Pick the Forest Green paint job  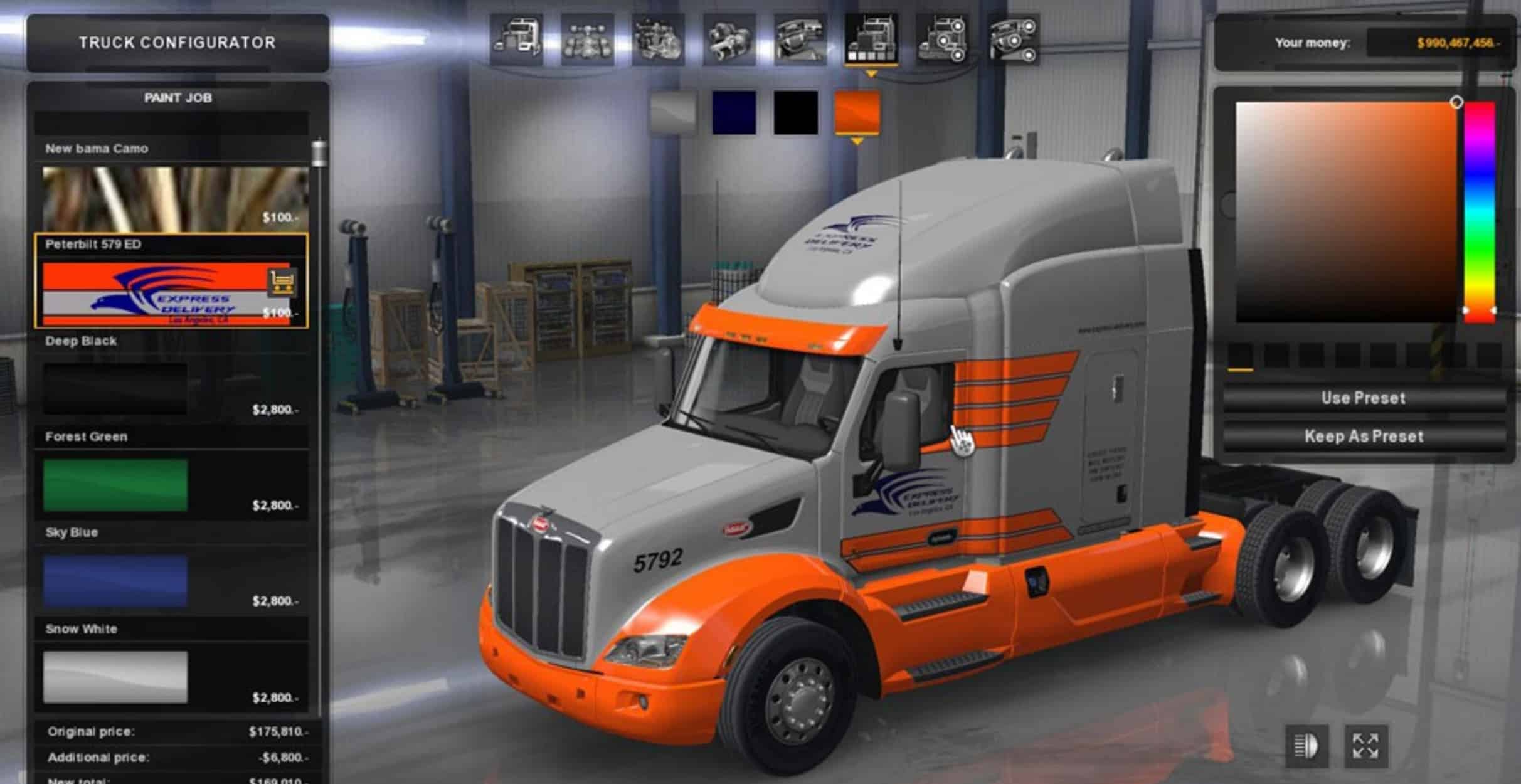click(115, 485)
